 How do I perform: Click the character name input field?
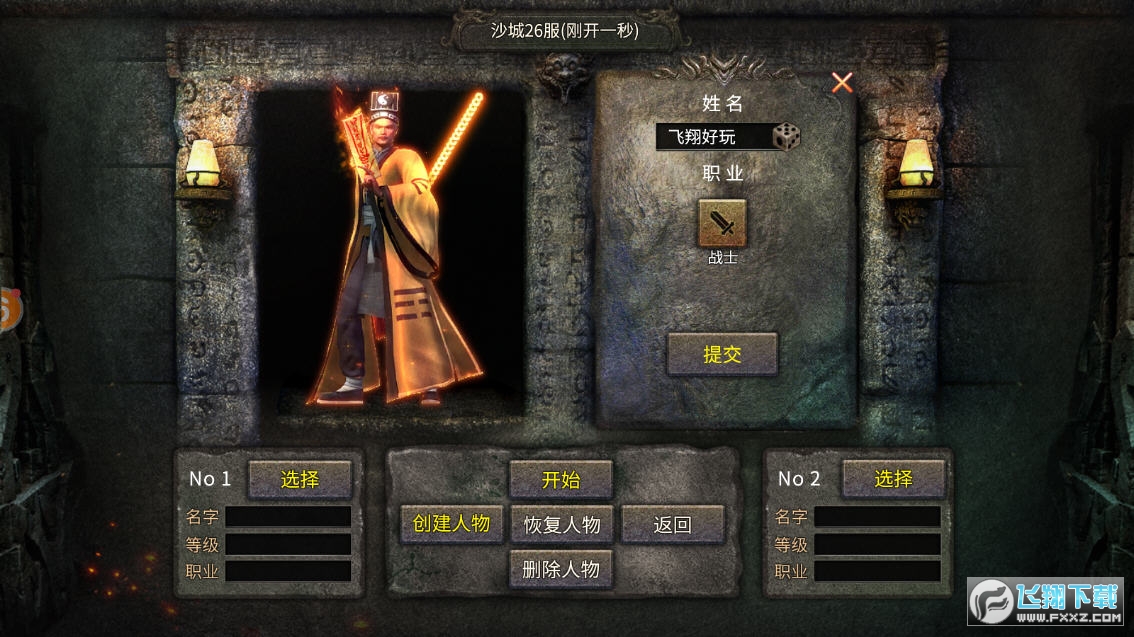(714, 137)
